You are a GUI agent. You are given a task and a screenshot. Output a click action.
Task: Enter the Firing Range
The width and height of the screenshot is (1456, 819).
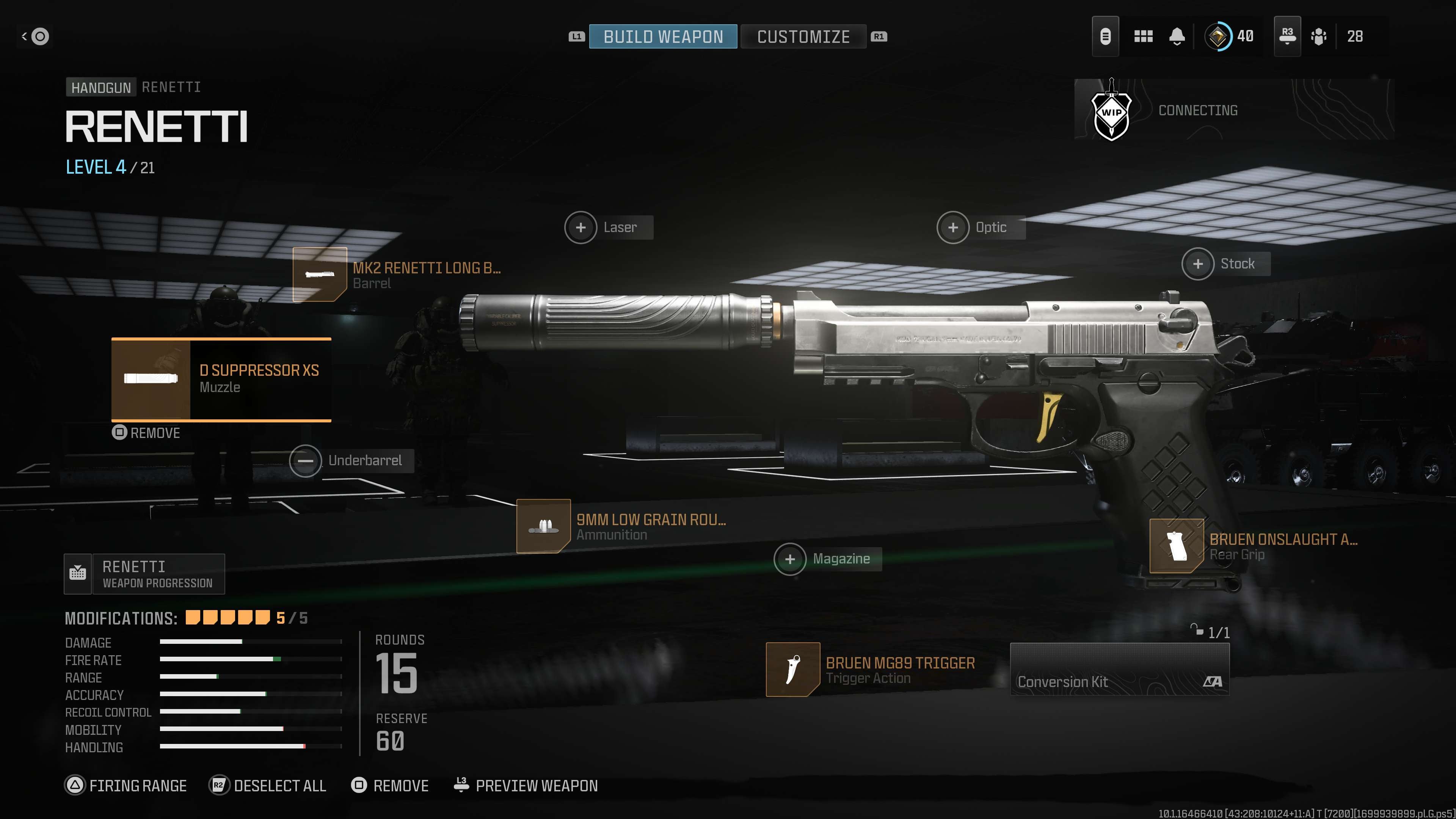[x=126, y=786]
